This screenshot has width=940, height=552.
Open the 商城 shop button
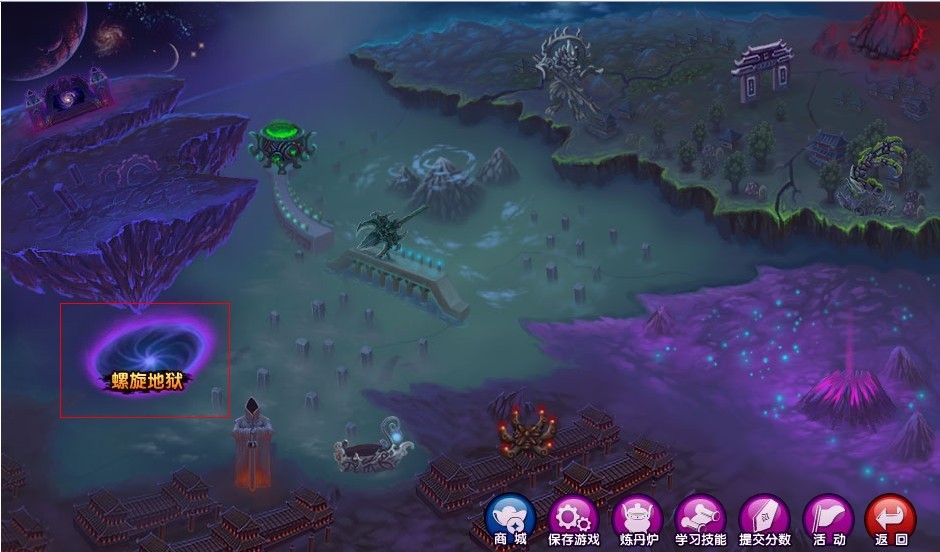pos(510,519)
